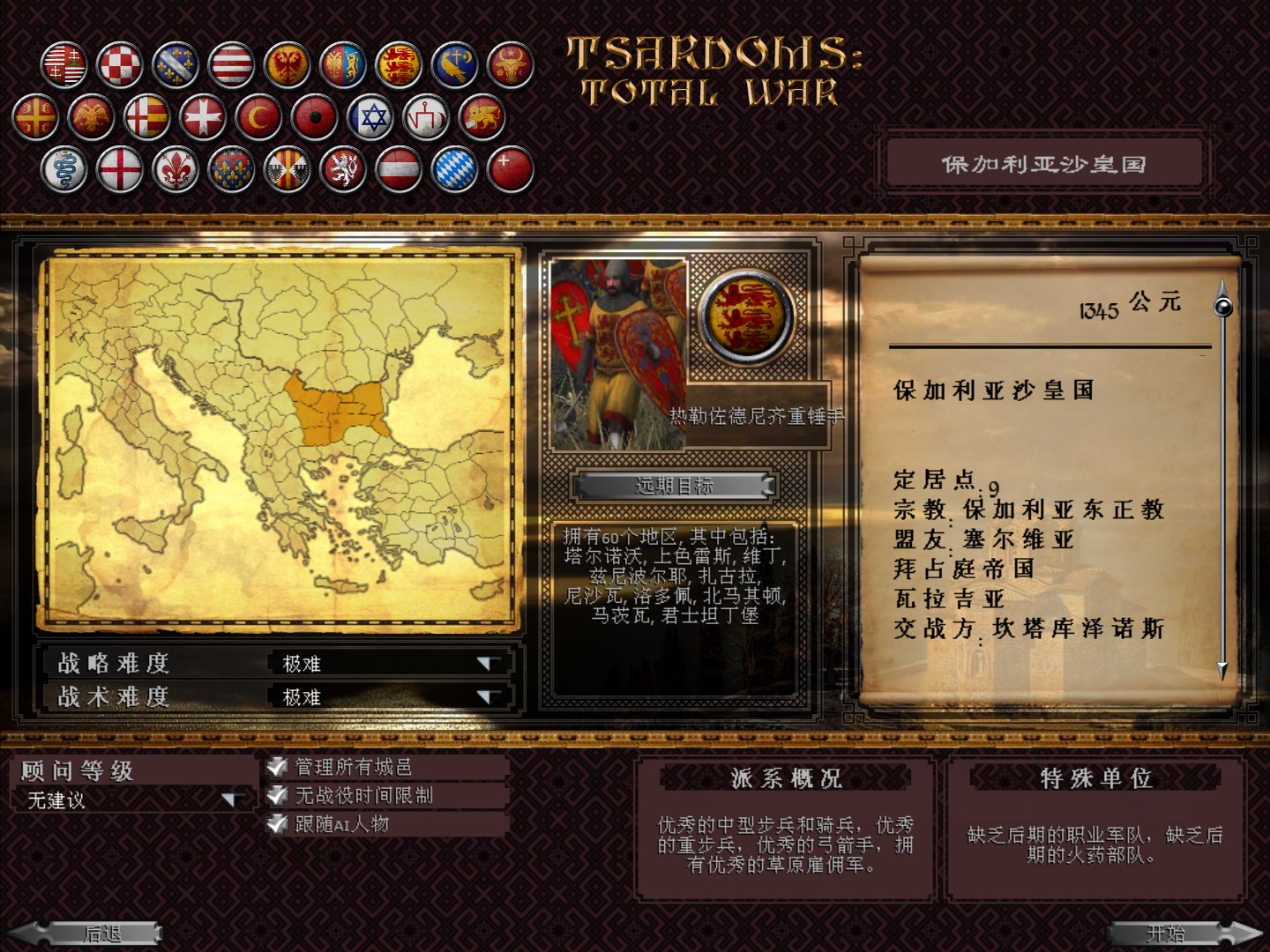
Task: Click the 后退 back button
Action: point(102,932)
